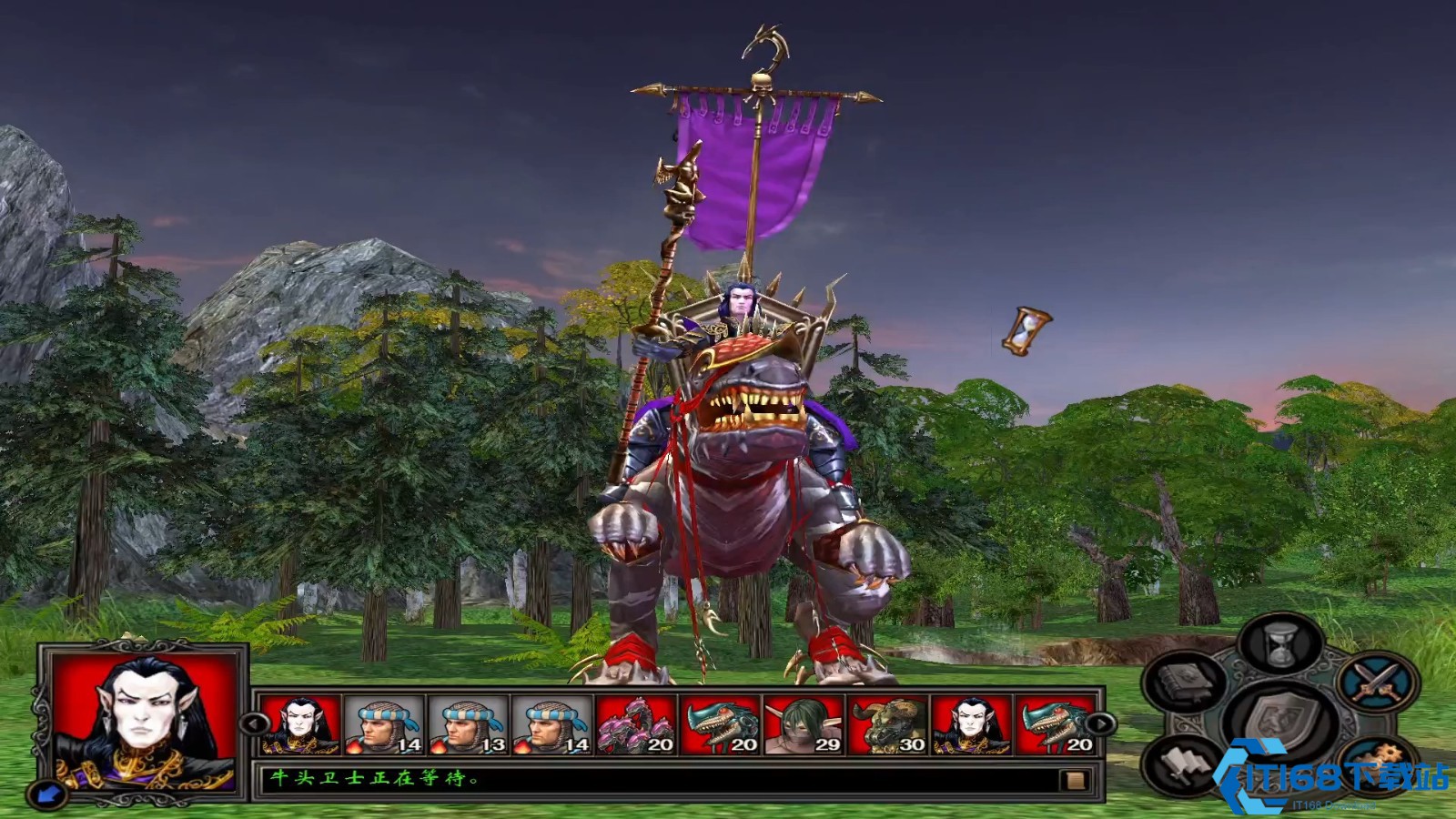Toggle auto-combat with crossed swords icon
Viewport: 1456px width, 819px height.
[1376, 682]
